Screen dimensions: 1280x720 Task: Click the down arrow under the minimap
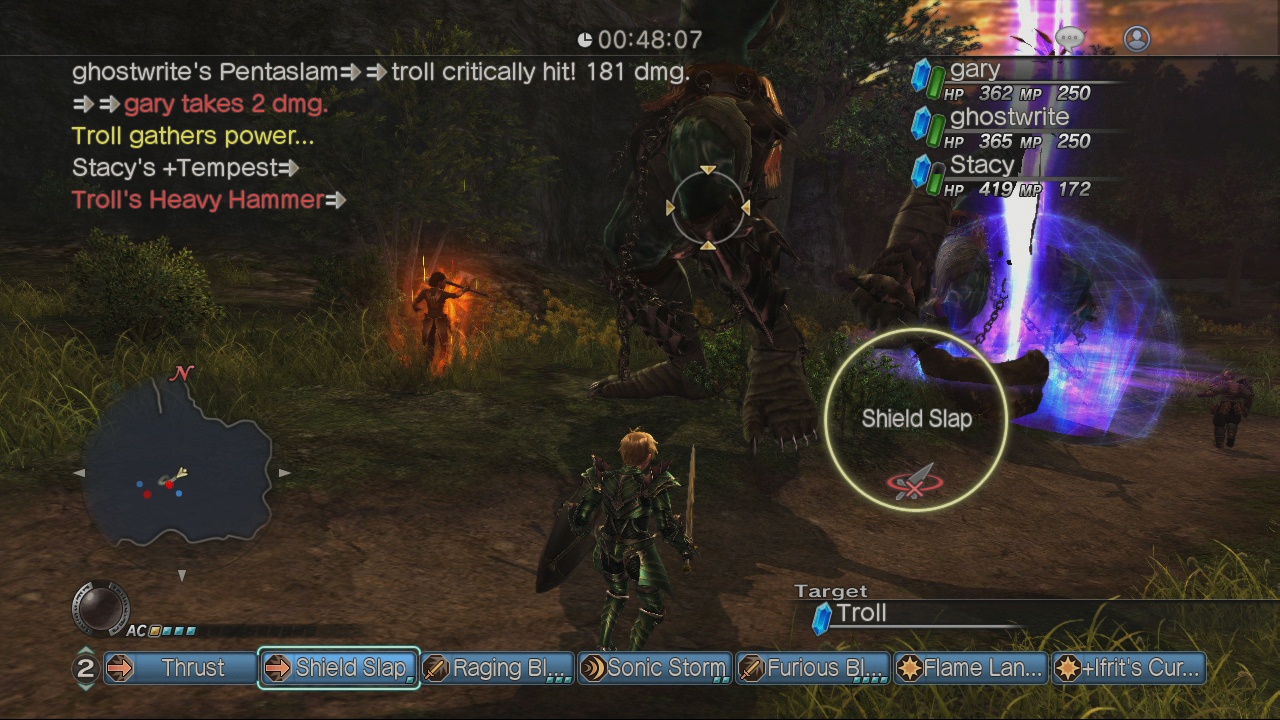click(182, 575)
